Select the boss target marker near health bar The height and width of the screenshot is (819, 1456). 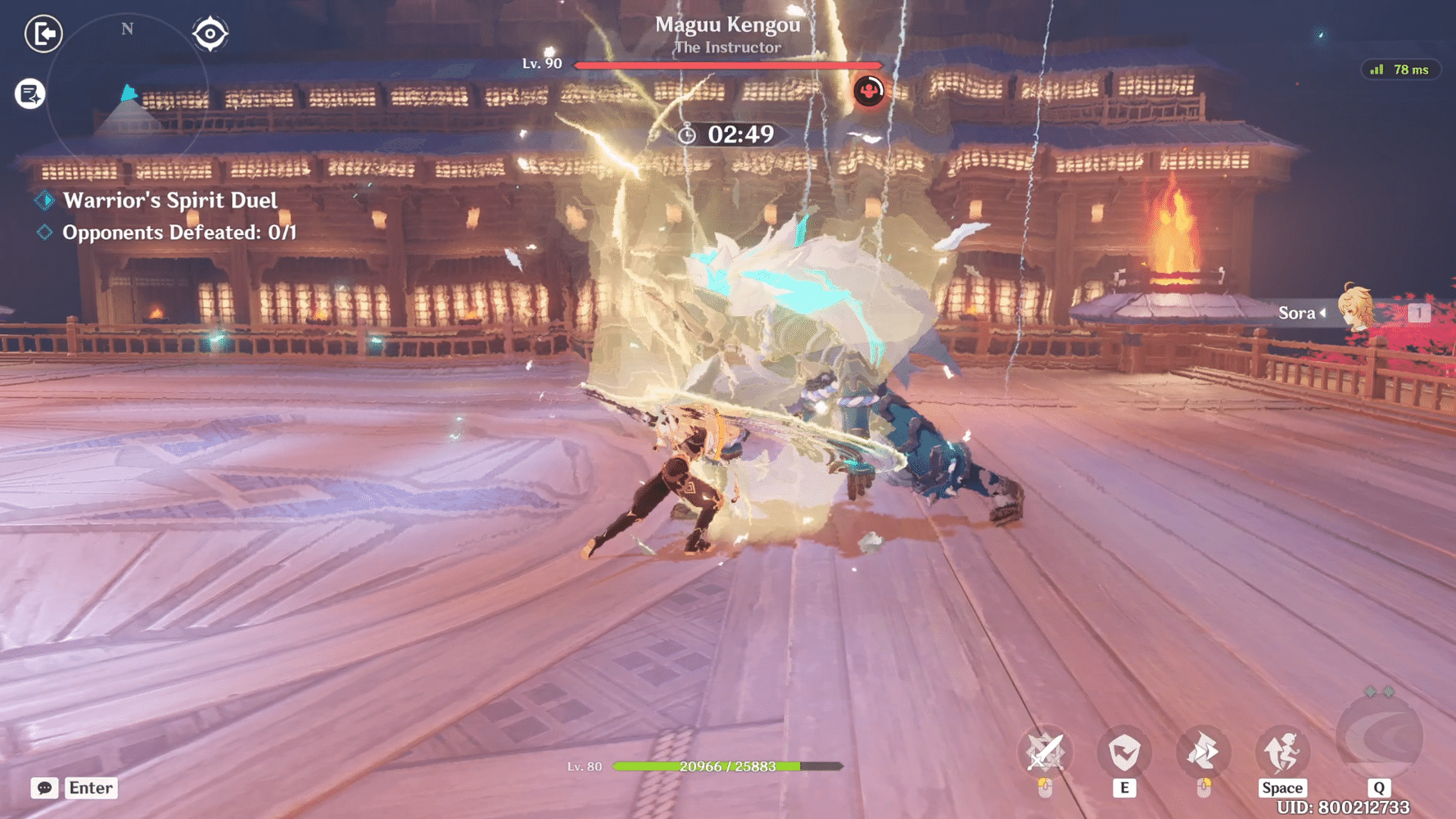pos(869,91)
